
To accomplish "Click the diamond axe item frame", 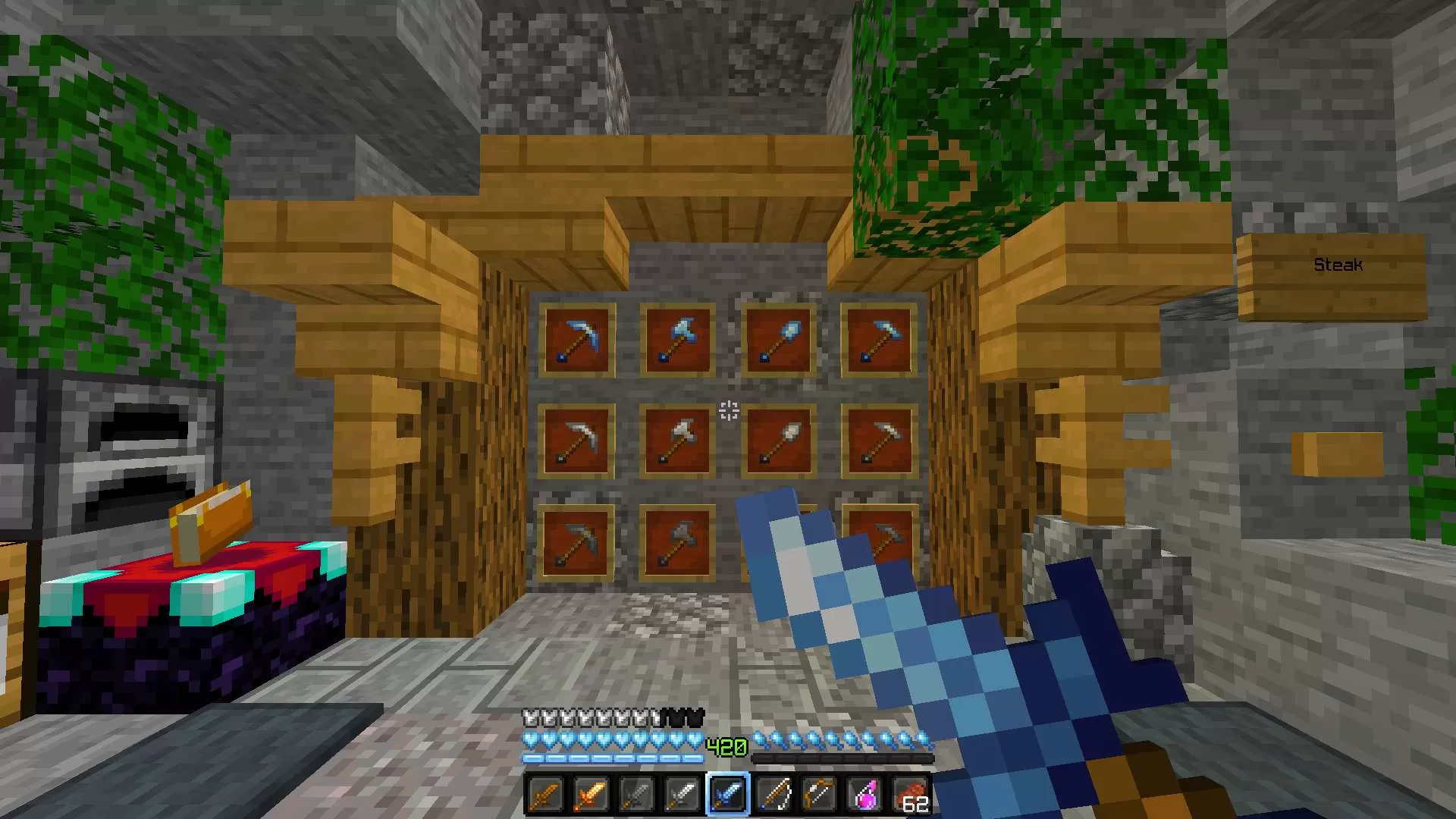I will [677, 340].
